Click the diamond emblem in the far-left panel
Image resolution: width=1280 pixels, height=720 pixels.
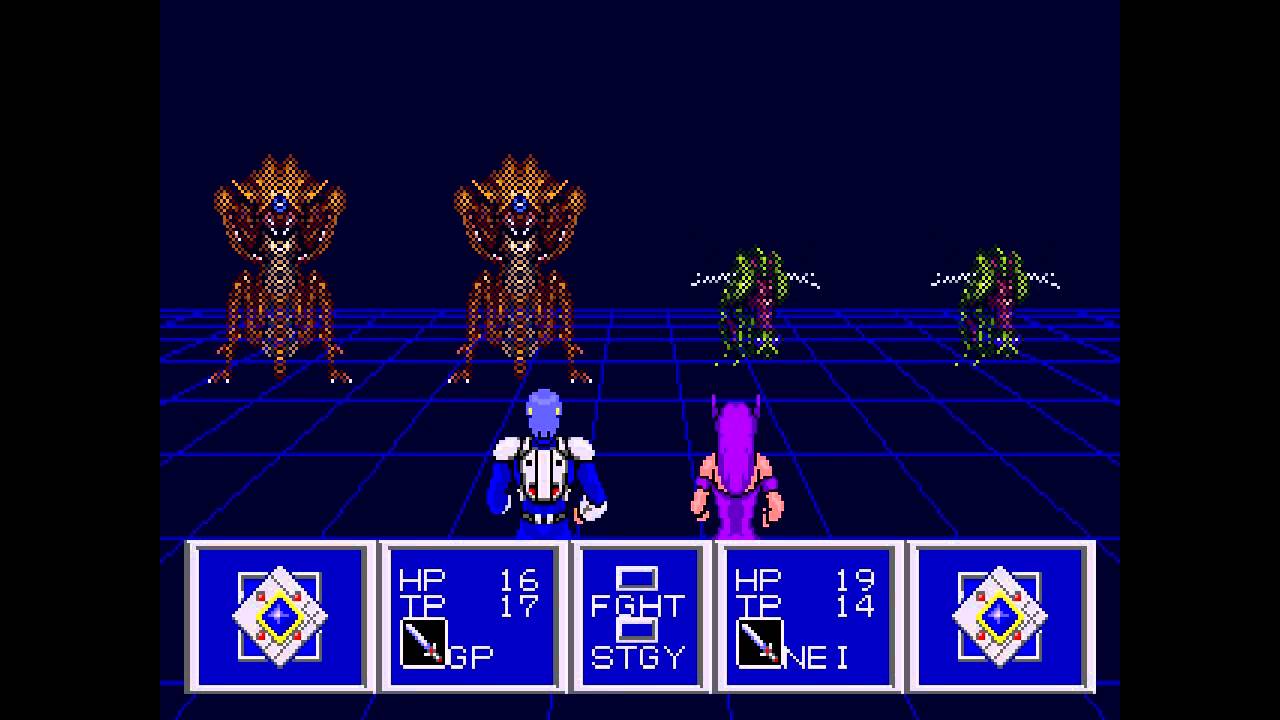279,614
